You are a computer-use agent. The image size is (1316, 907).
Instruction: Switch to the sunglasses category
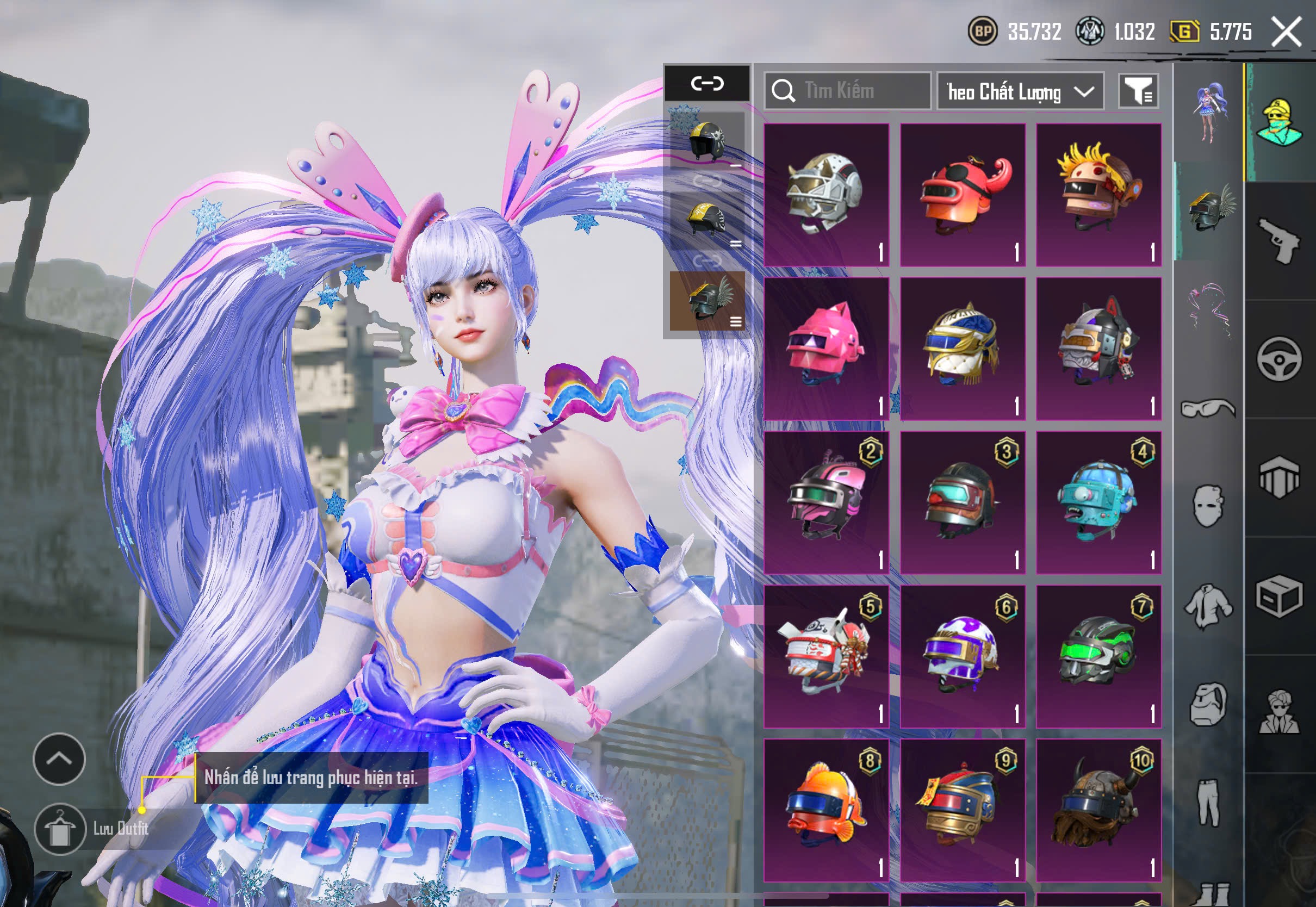[x=1208, y=408]
